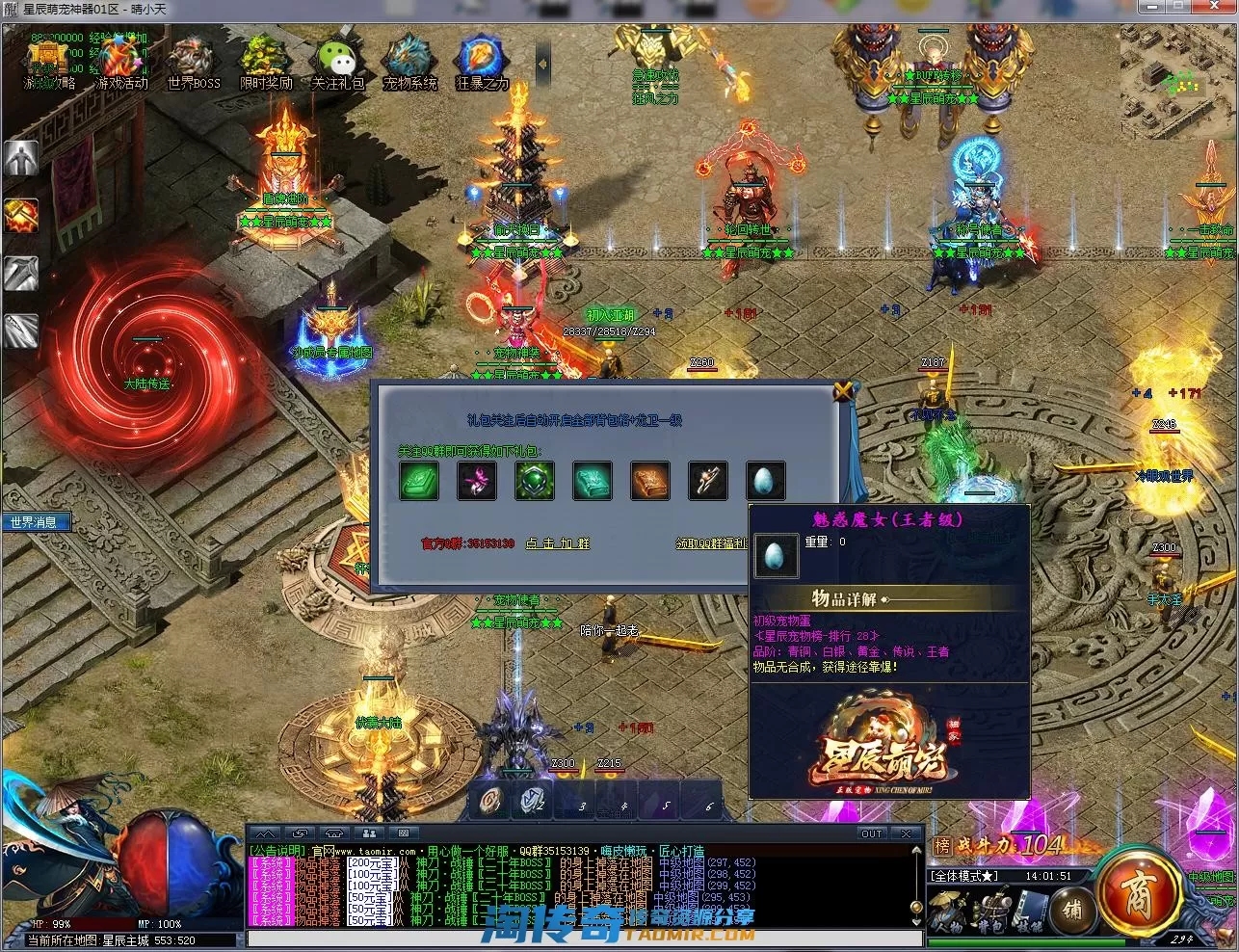The width and height of the screenshot is (1239, 952).
Task: Select the orange book gift item
Action: click(x=650, y=481)
